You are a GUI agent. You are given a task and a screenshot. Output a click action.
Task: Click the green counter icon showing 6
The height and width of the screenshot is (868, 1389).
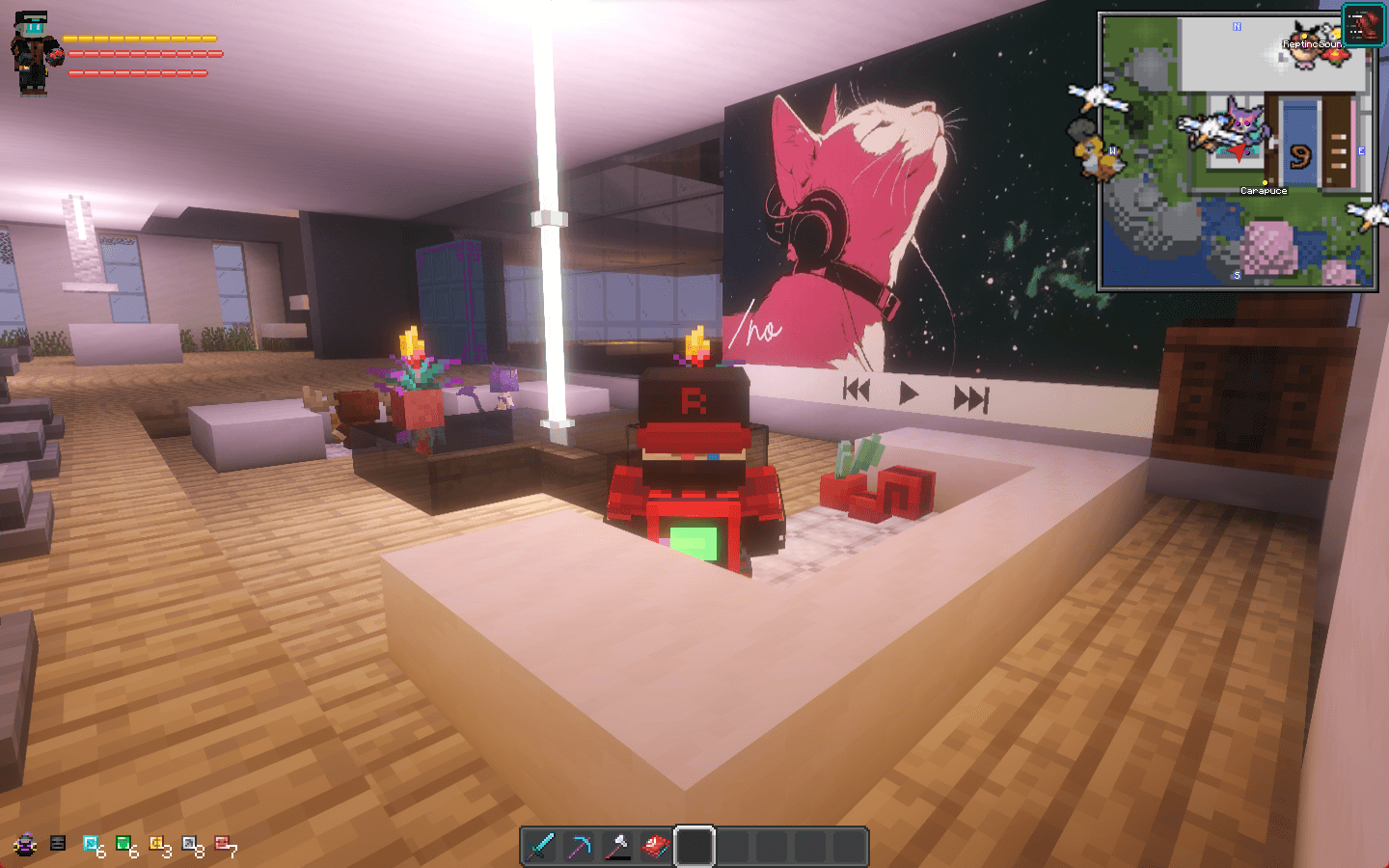click(x=123, y=842)
